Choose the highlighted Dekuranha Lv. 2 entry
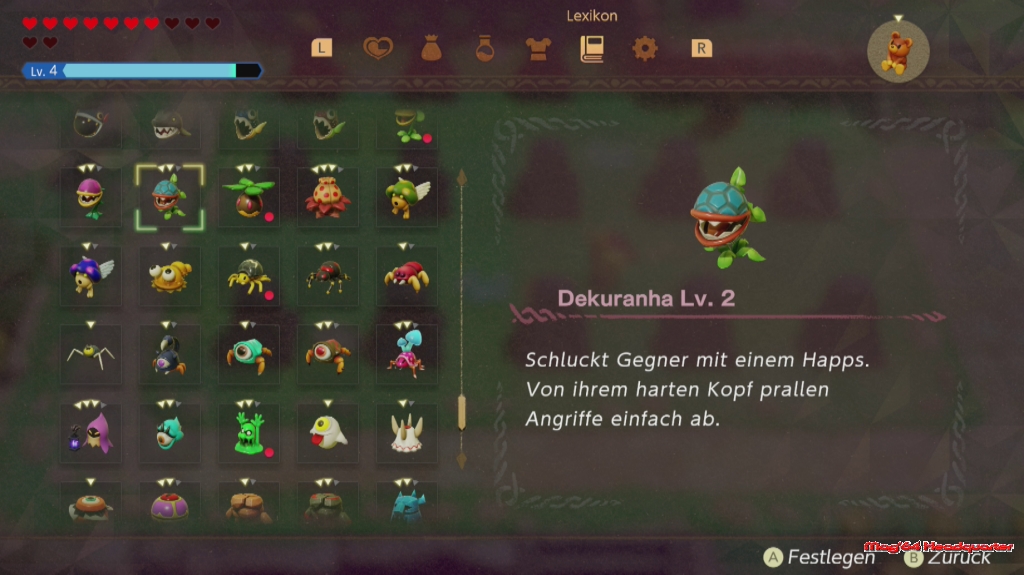Screen dimensions: 1024x575 tap(169, 198)
